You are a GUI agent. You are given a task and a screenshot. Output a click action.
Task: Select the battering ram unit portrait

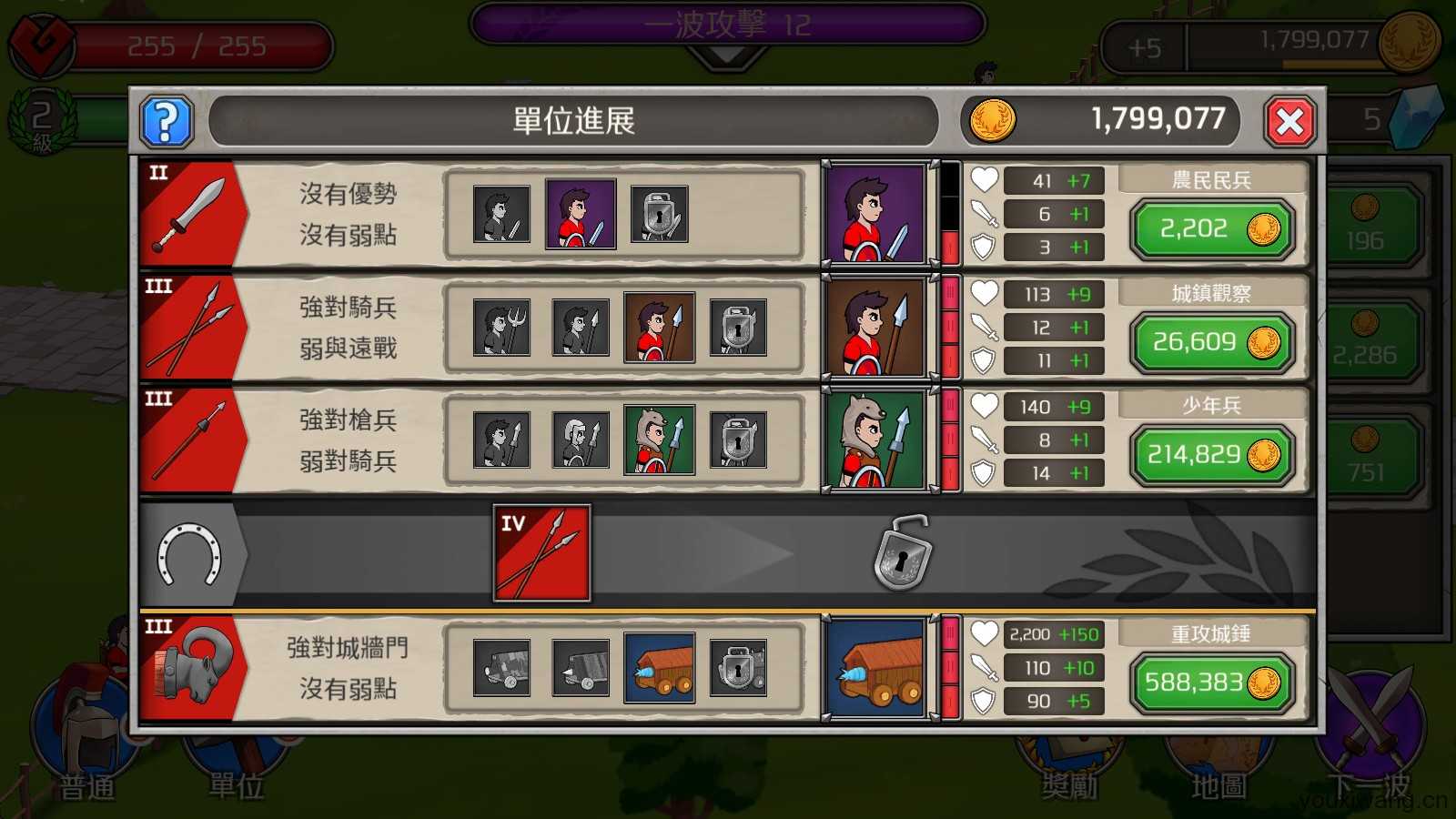click(x=876, y=671)
